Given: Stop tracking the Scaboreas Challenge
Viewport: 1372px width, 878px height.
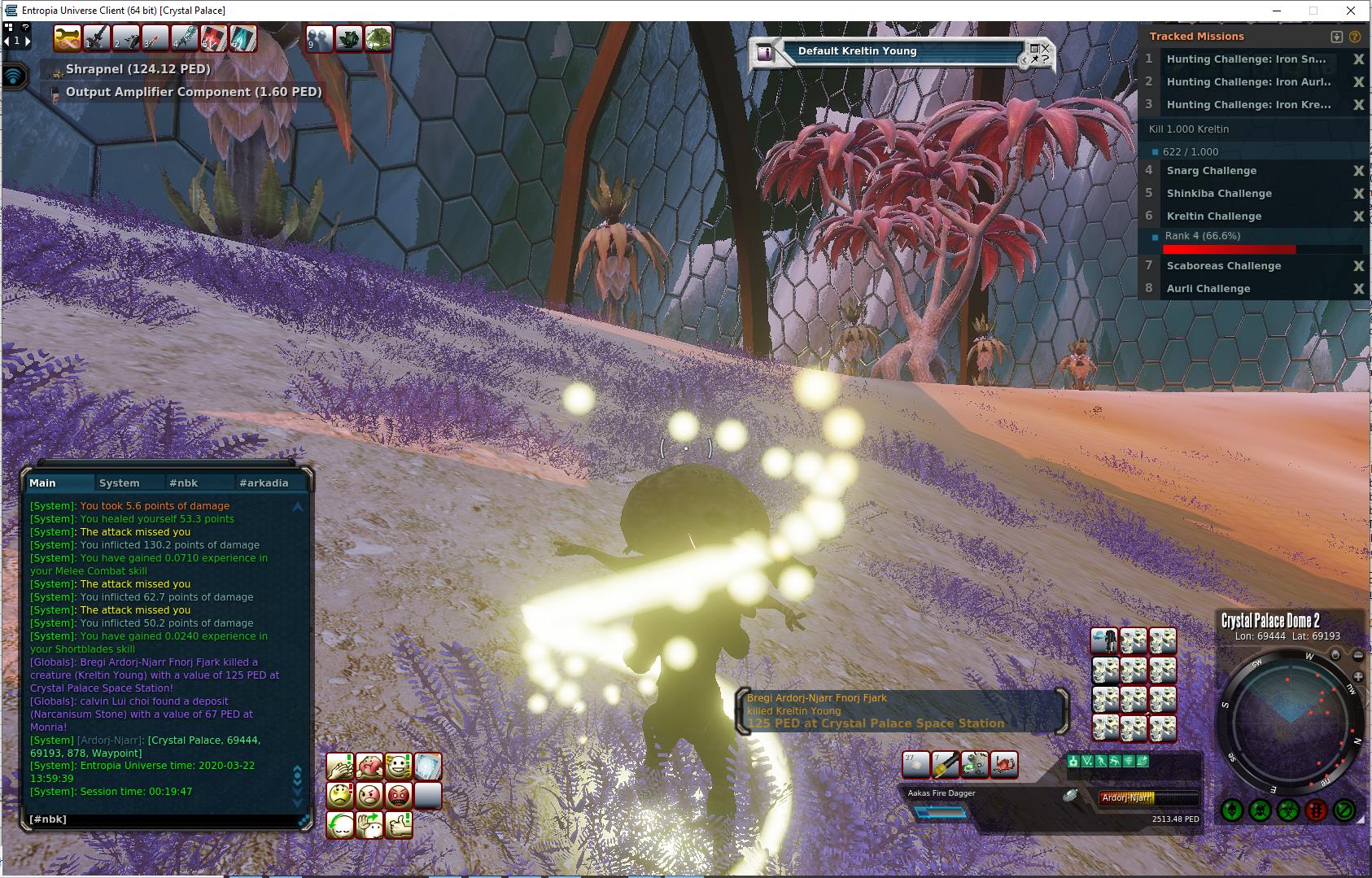Looking at the screenshot, I should click(1358, 266).
